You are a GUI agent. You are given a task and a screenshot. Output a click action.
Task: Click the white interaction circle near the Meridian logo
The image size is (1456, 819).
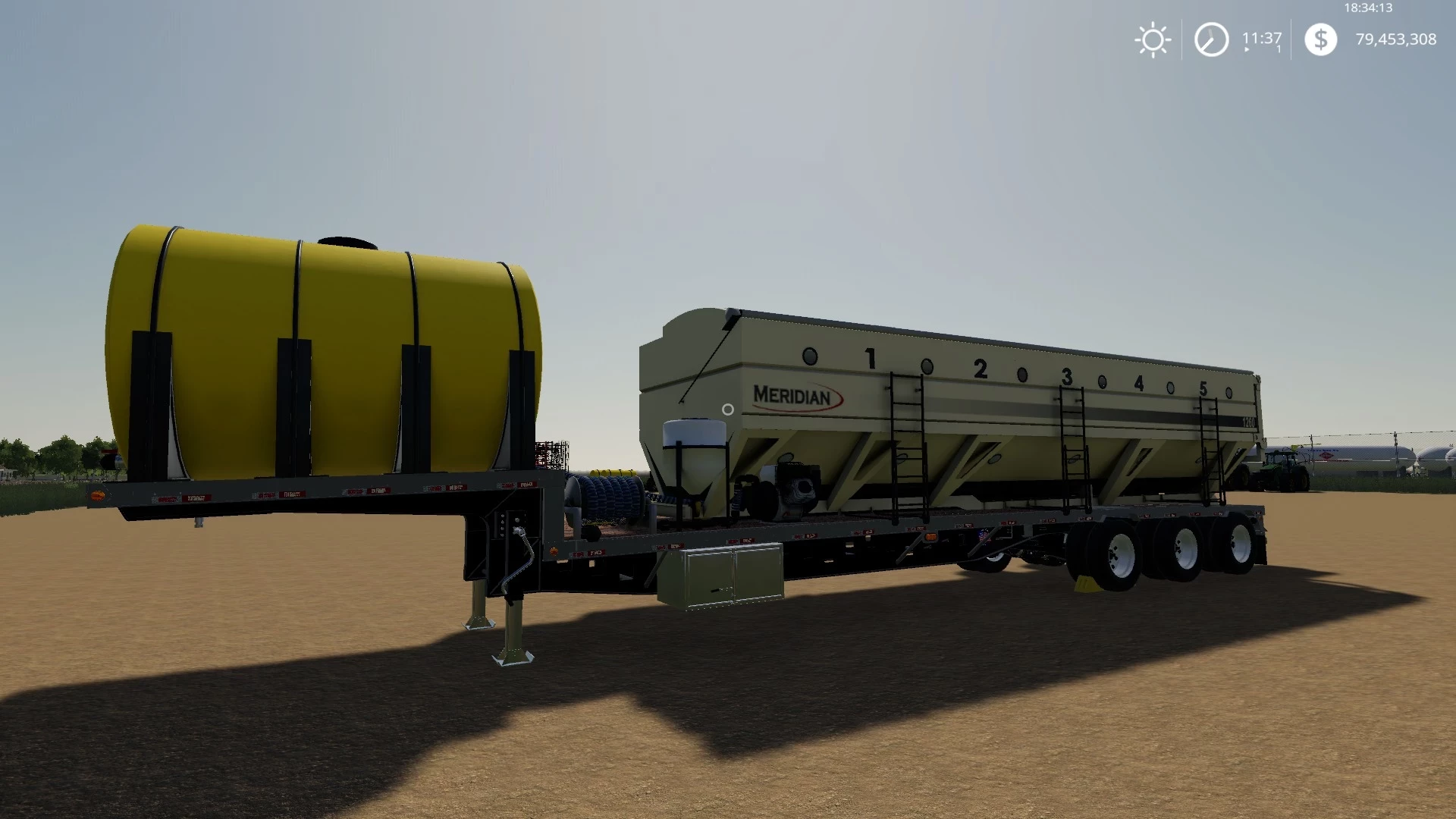727,408
